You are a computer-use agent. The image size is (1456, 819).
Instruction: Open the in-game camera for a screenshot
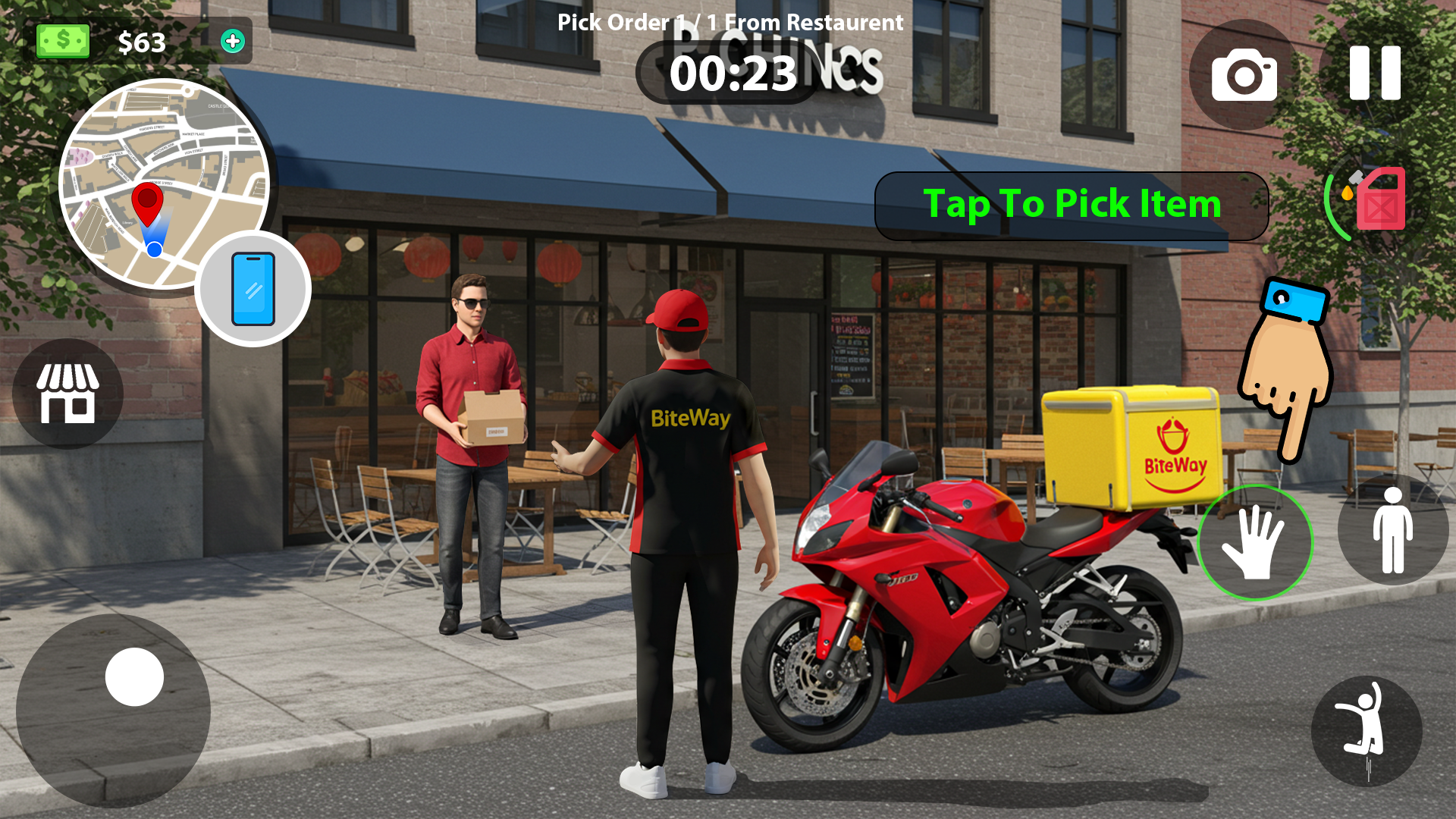coord(1244,75)
